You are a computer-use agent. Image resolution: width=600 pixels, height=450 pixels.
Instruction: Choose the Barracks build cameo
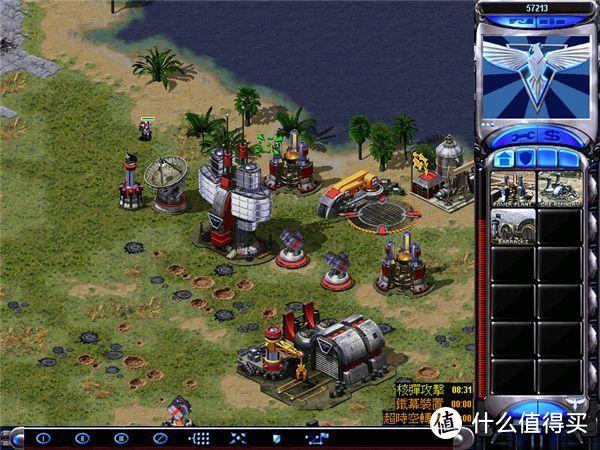pos(510,227)
